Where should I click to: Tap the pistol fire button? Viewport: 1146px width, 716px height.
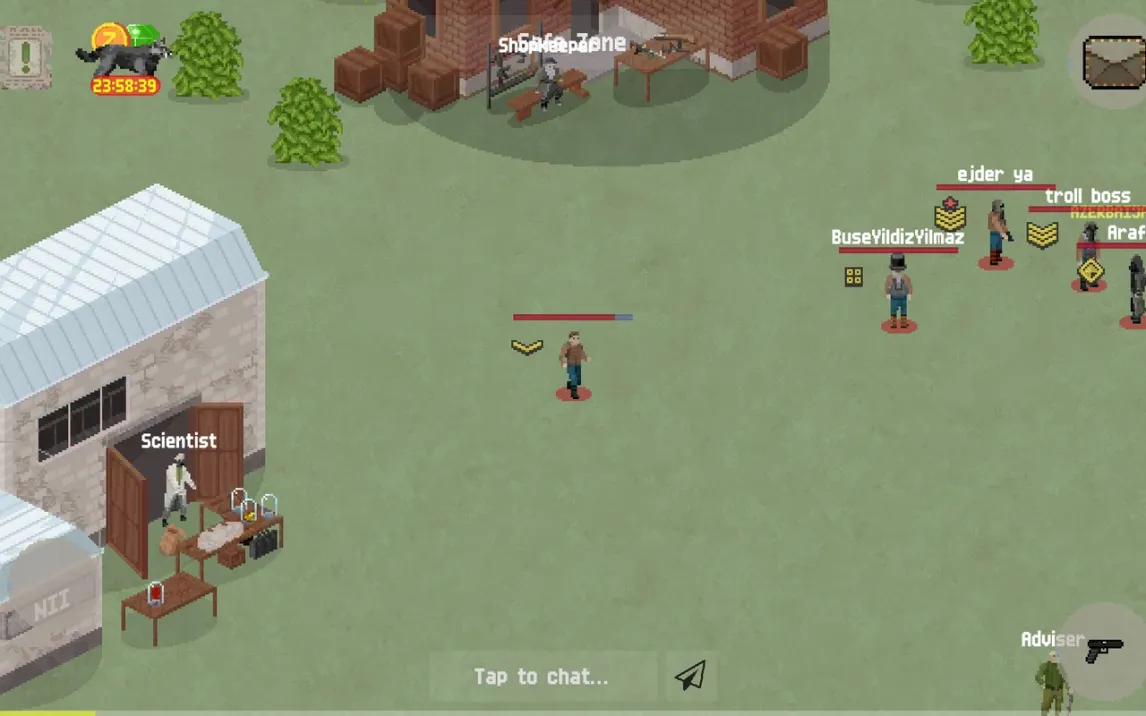click(1104, 650)
